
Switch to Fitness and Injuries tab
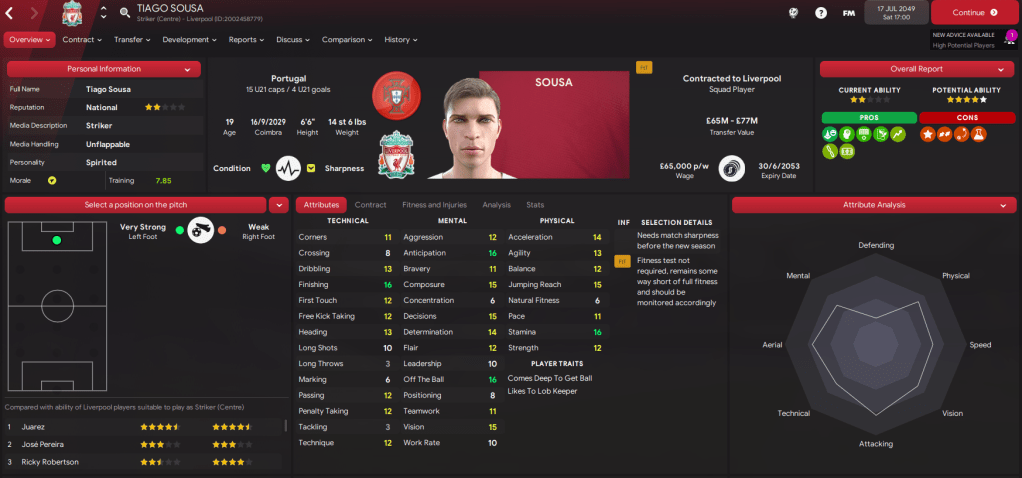pos(434,205)
